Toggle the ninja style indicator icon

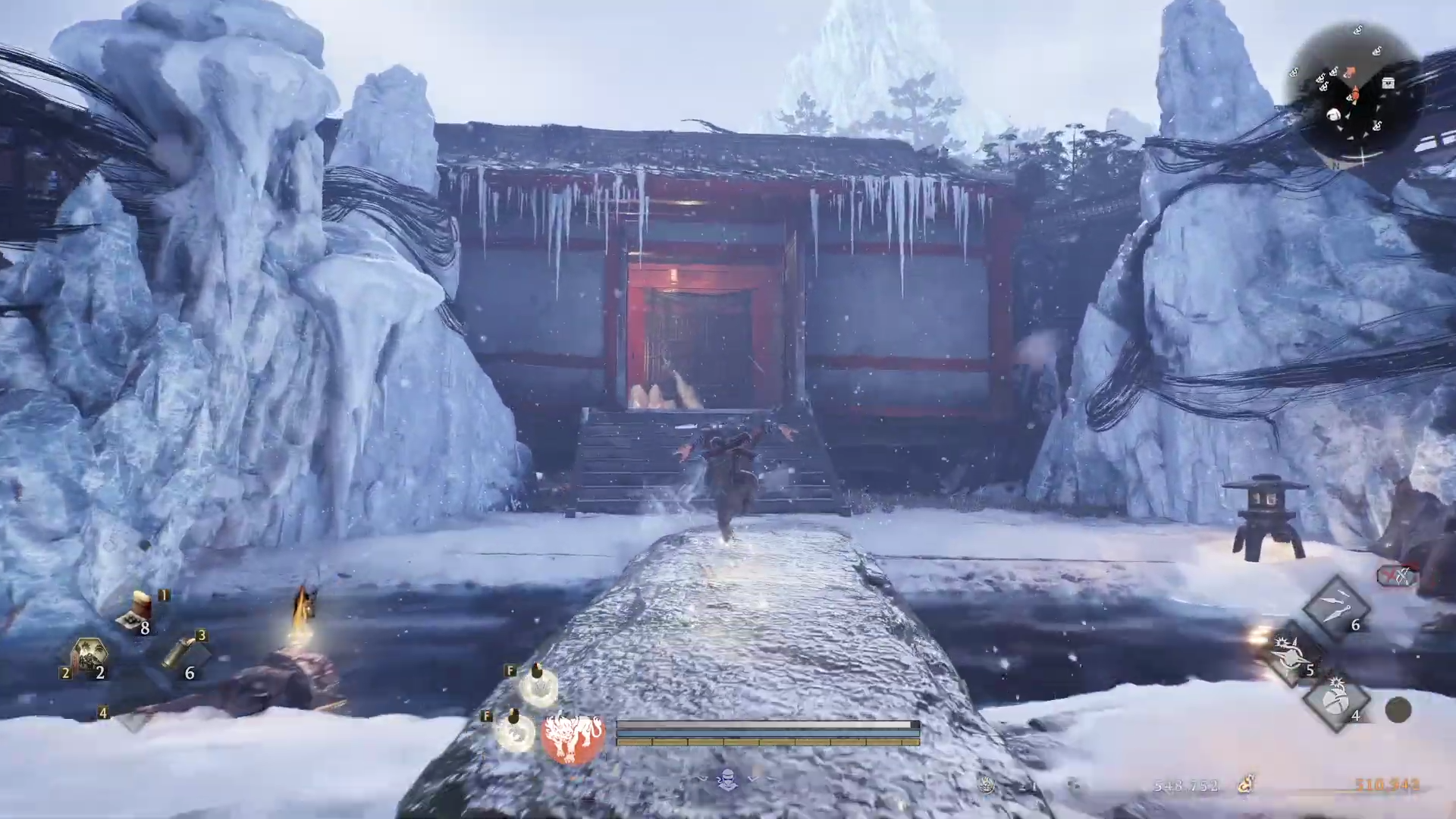pos(727,779)
